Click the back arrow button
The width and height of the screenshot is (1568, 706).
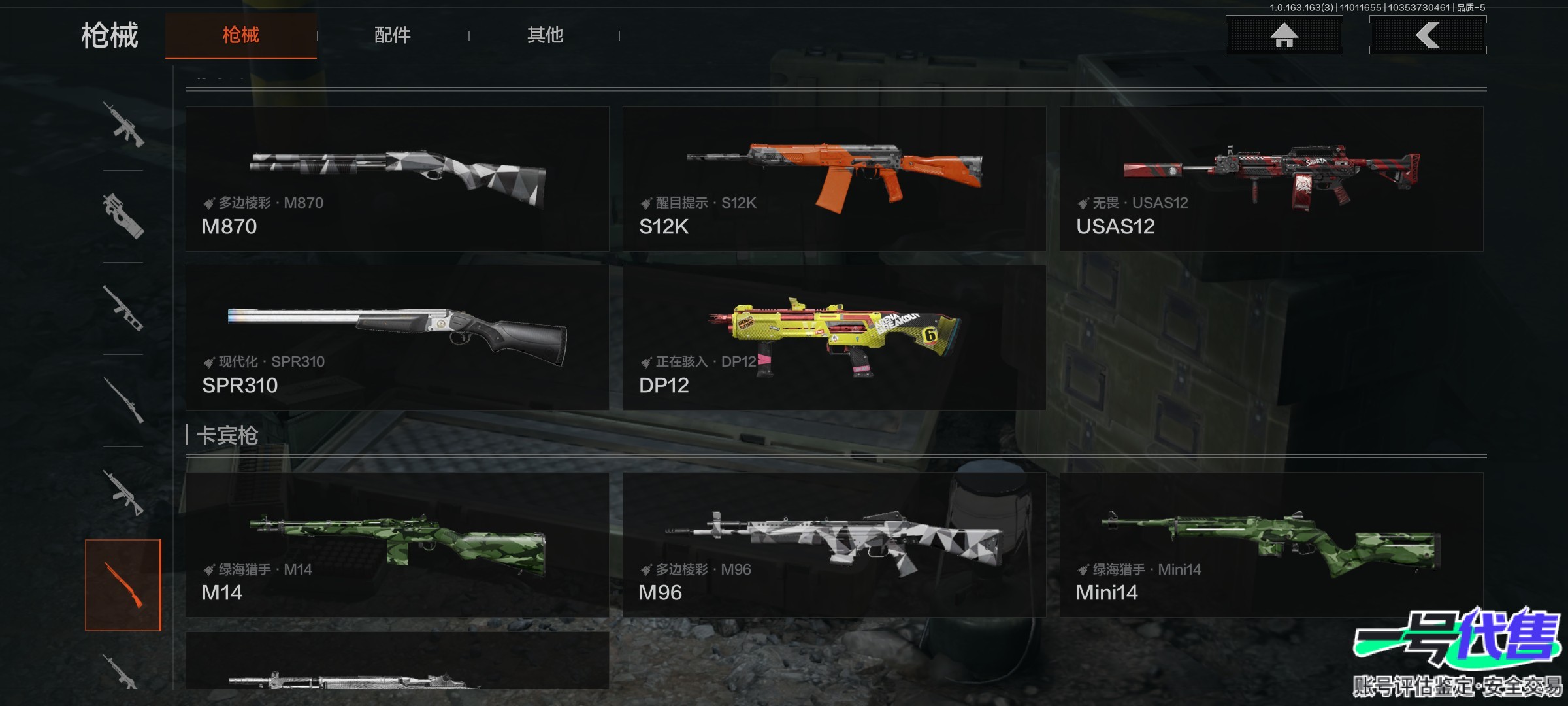click(1428, 35)
